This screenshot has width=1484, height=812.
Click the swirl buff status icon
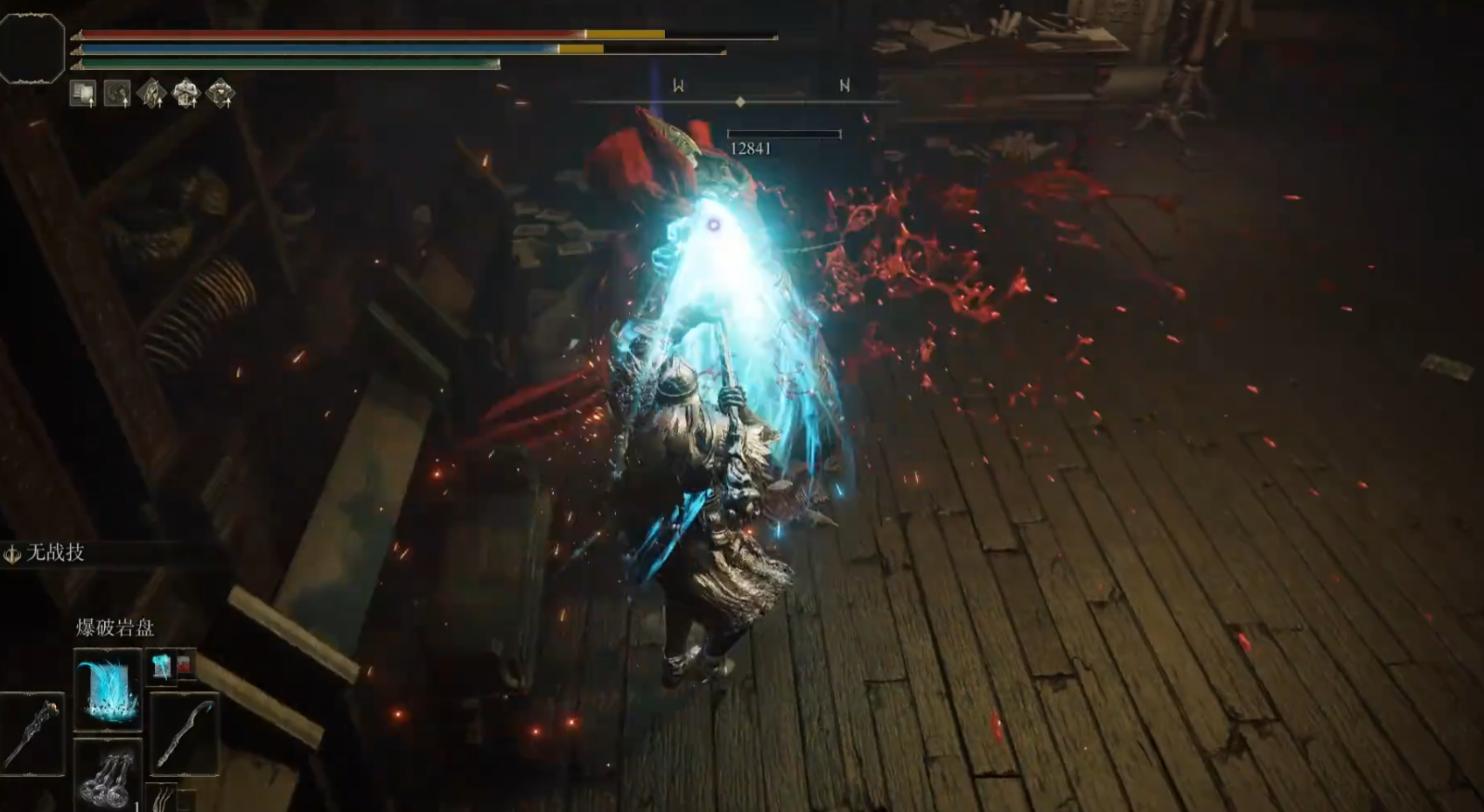point(117,93)
